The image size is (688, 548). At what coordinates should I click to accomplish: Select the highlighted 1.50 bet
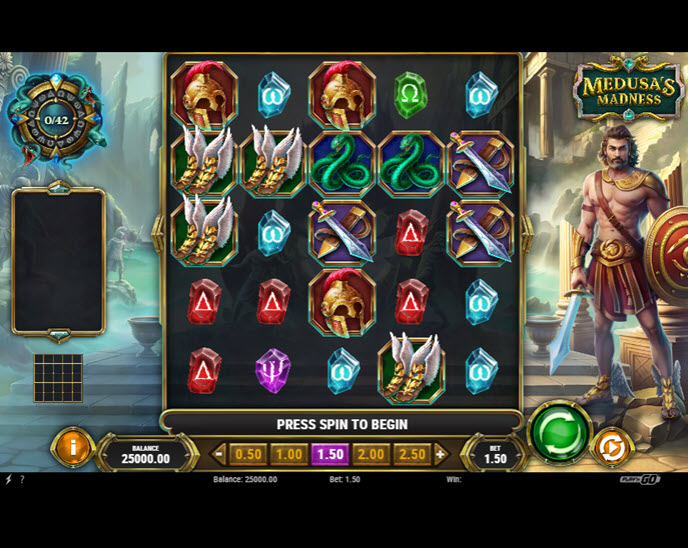(x=330, y=454)
